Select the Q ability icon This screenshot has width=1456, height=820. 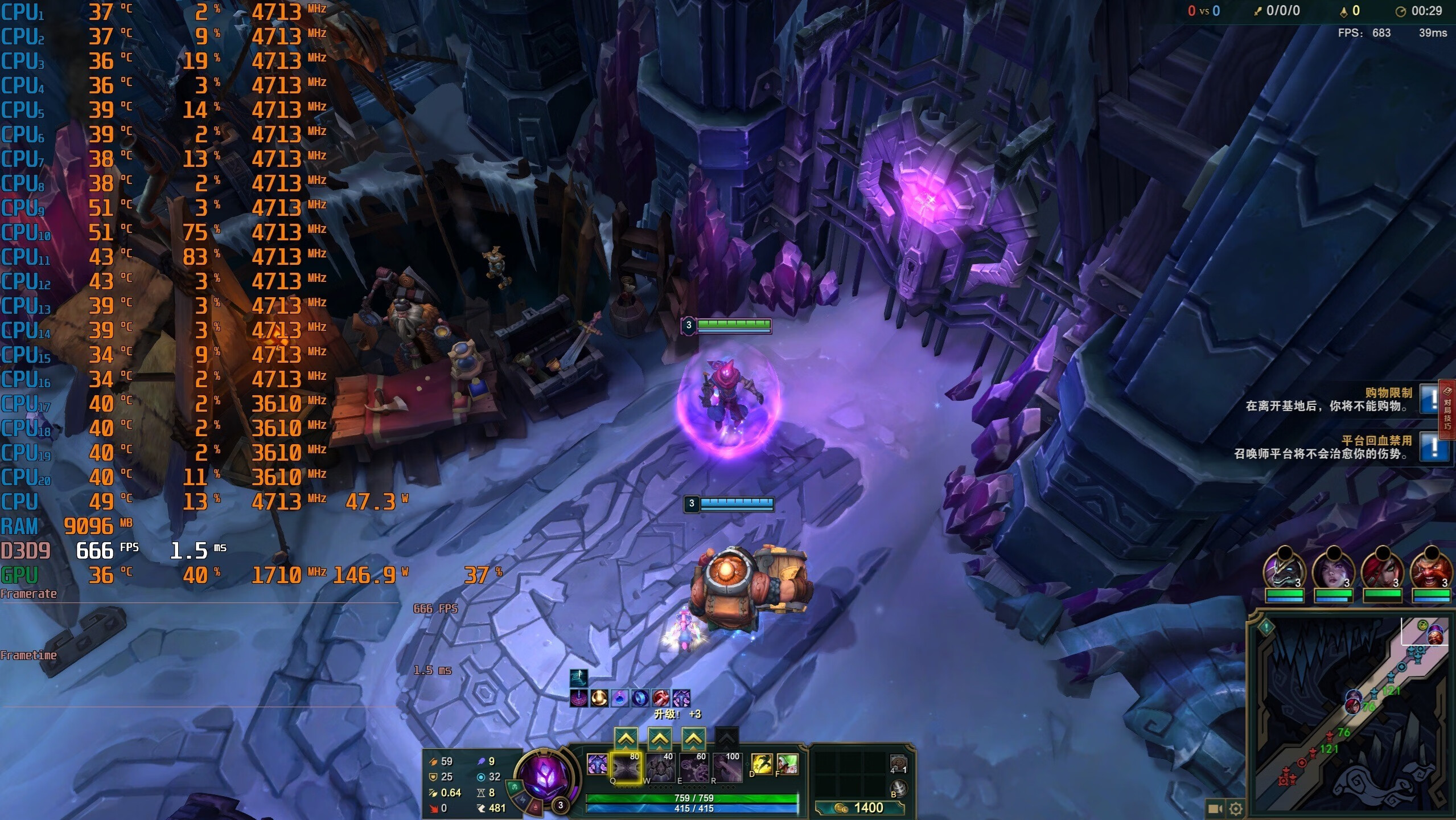pyautogui.click(x=626, y=767)
